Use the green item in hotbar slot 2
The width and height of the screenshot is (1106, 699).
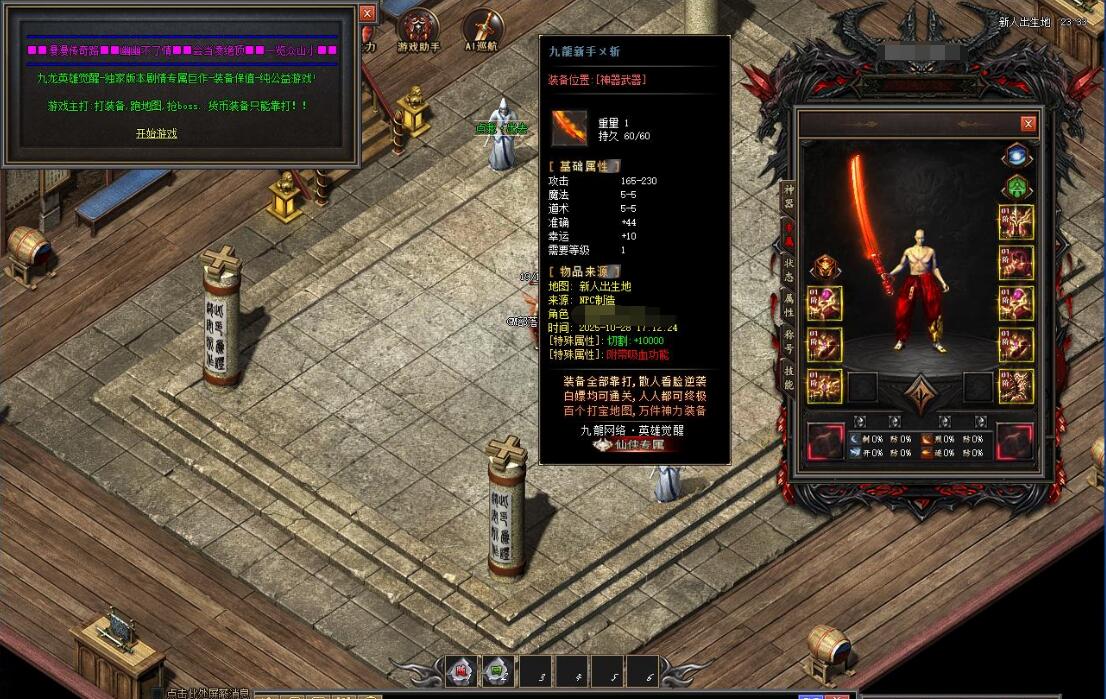(x=497, y=672)
